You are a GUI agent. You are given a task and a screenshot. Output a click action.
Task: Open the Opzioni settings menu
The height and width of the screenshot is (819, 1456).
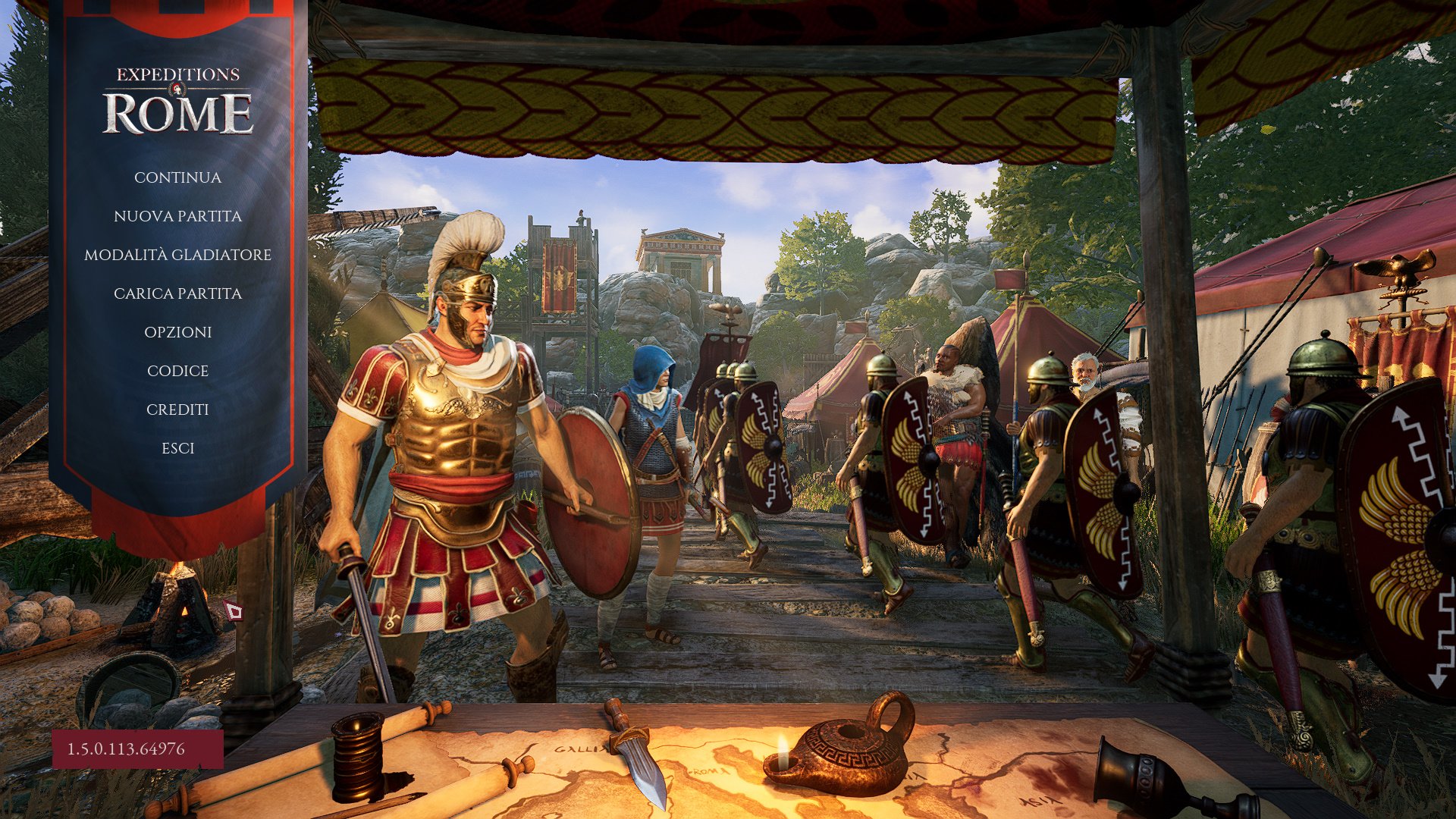(177, 332)
